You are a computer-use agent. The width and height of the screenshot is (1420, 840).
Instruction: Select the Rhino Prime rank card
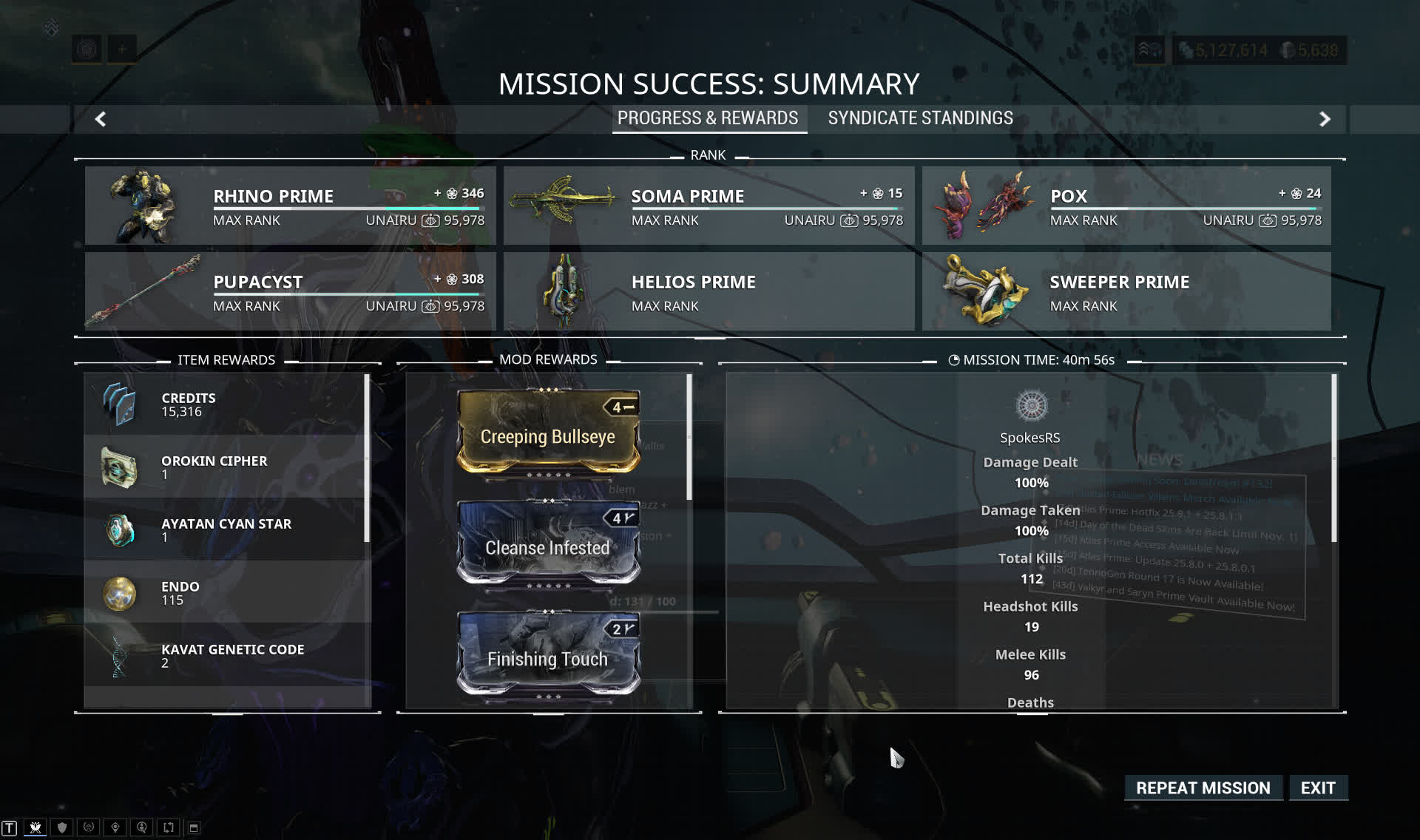tap(290, 206)
